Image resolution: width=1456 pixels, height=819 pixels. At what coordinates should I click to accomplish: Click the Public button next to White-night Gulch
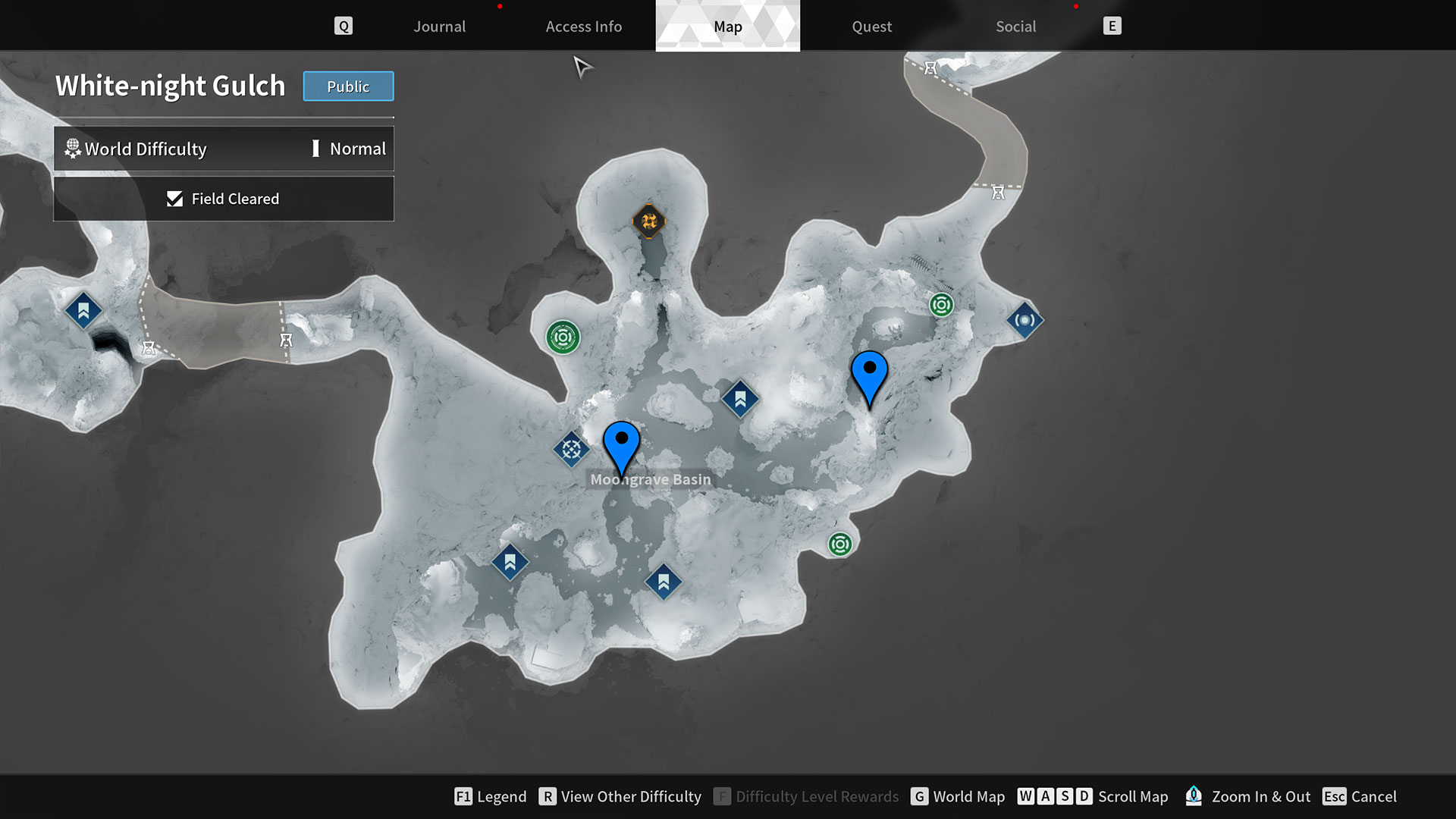pyautogui.click(x=348, y=86)
